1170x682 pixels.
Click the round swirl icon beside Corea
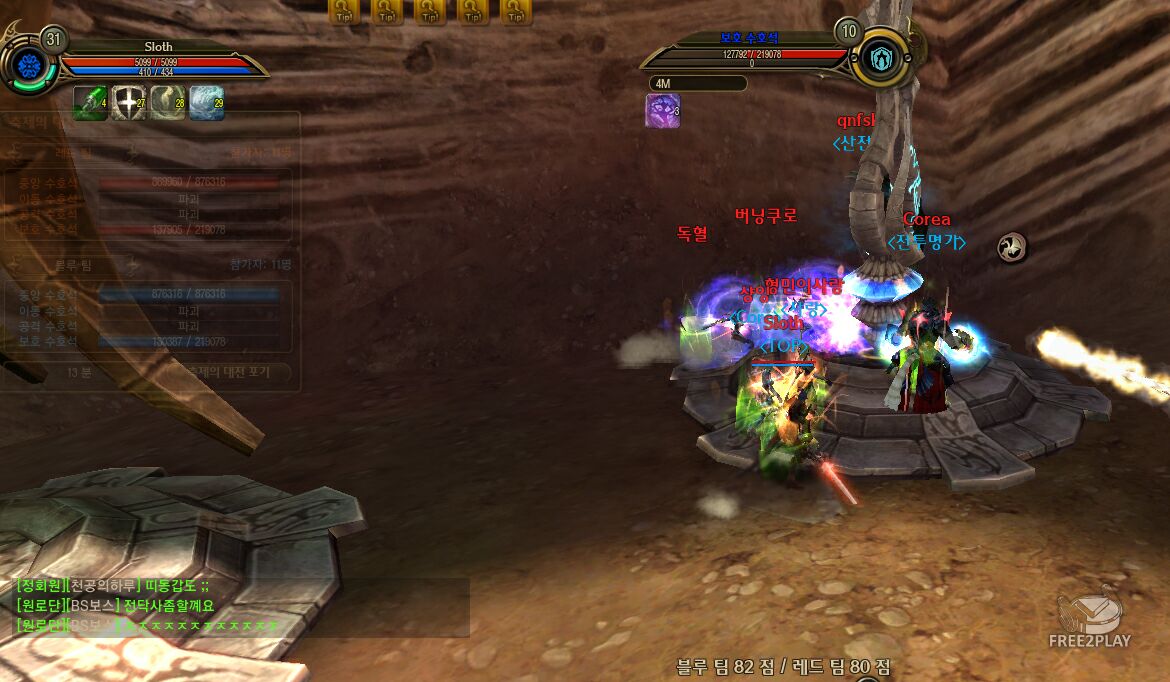click(1012, 247)
